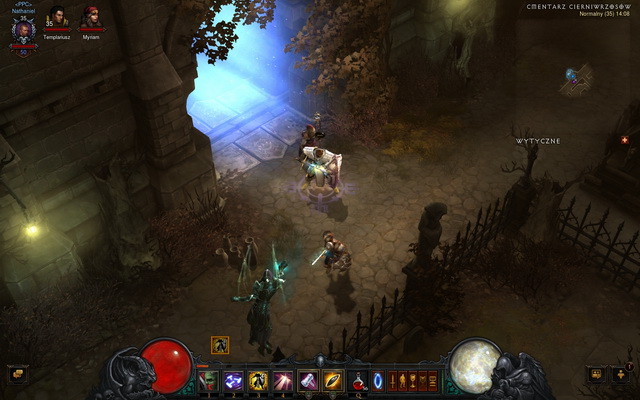This screenshot has height=400, width=640.
Task: Open the game menu at the bar's right end
Action: (433, 380)
